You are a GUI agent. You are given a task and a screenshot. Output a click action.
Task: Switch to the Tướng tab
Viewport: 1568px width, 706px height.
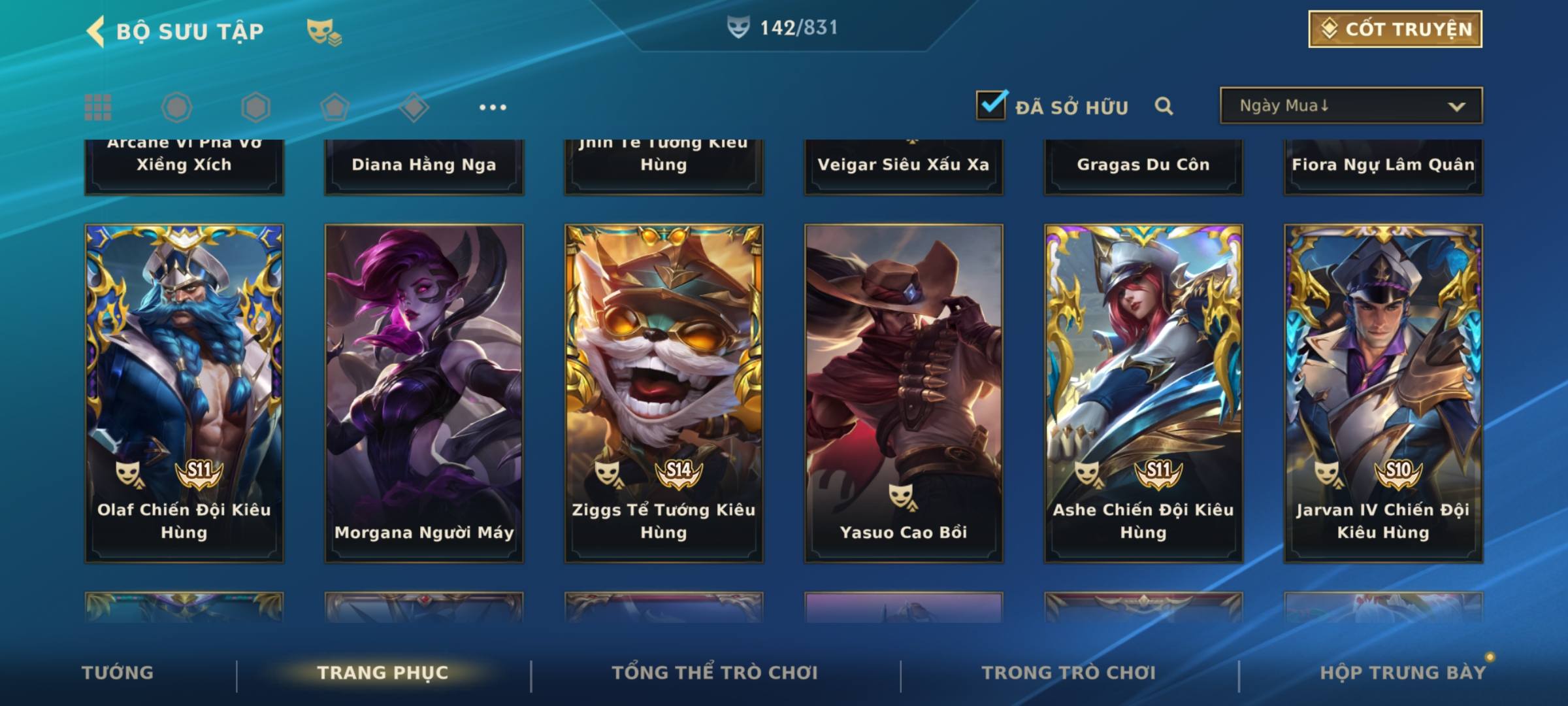[118, 673]
